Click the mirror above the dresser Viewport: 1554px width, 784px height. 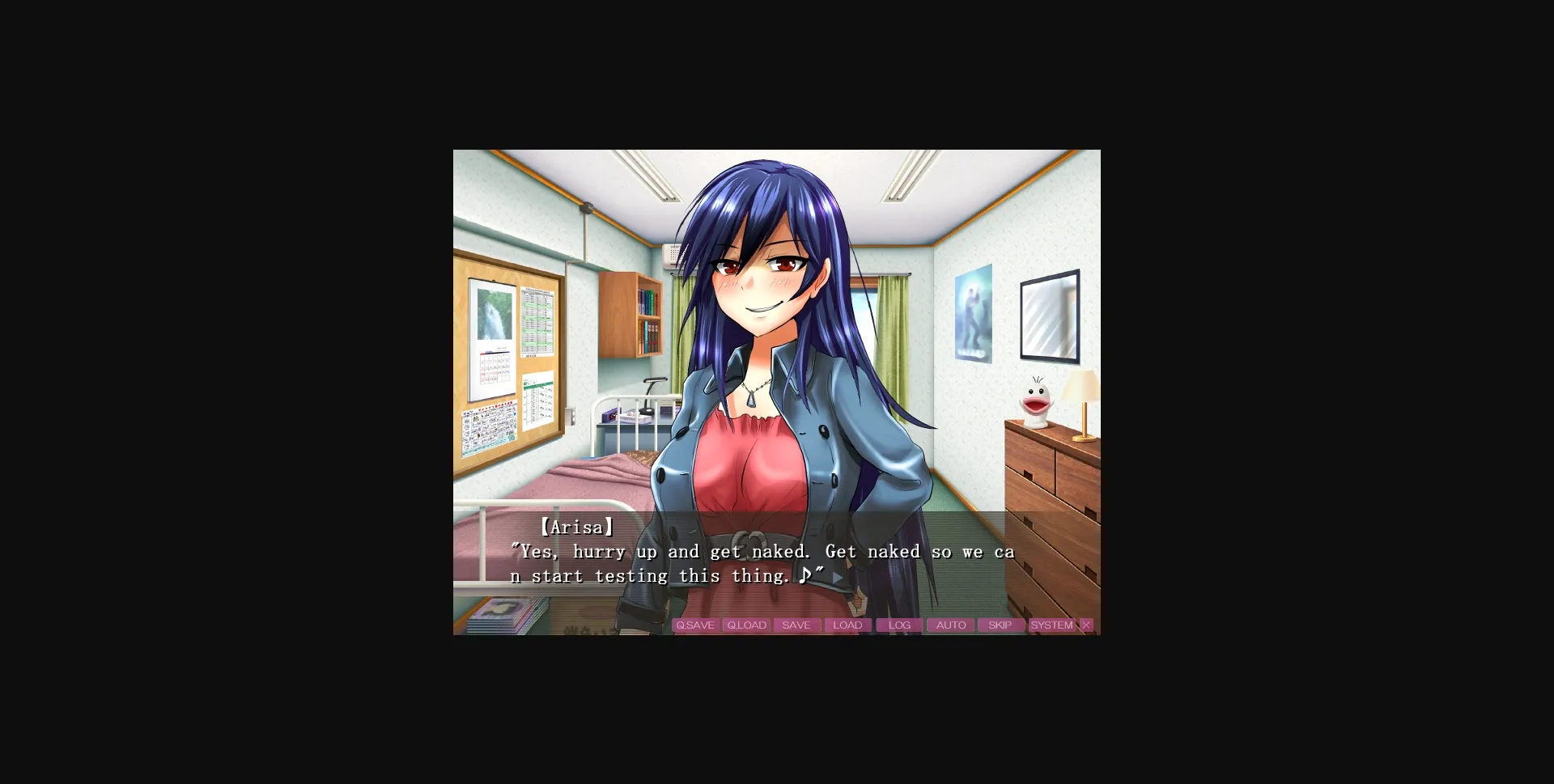[1051, 314]
